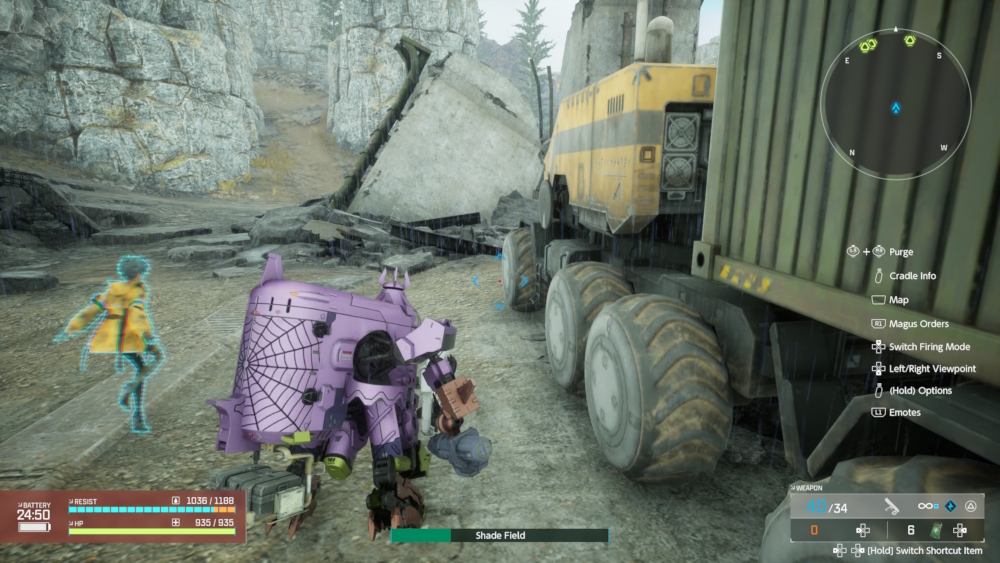The width and height of the screenshot is (1000, 563).
Task: Select the infinity ammo type icon
Action: [925, 507]
